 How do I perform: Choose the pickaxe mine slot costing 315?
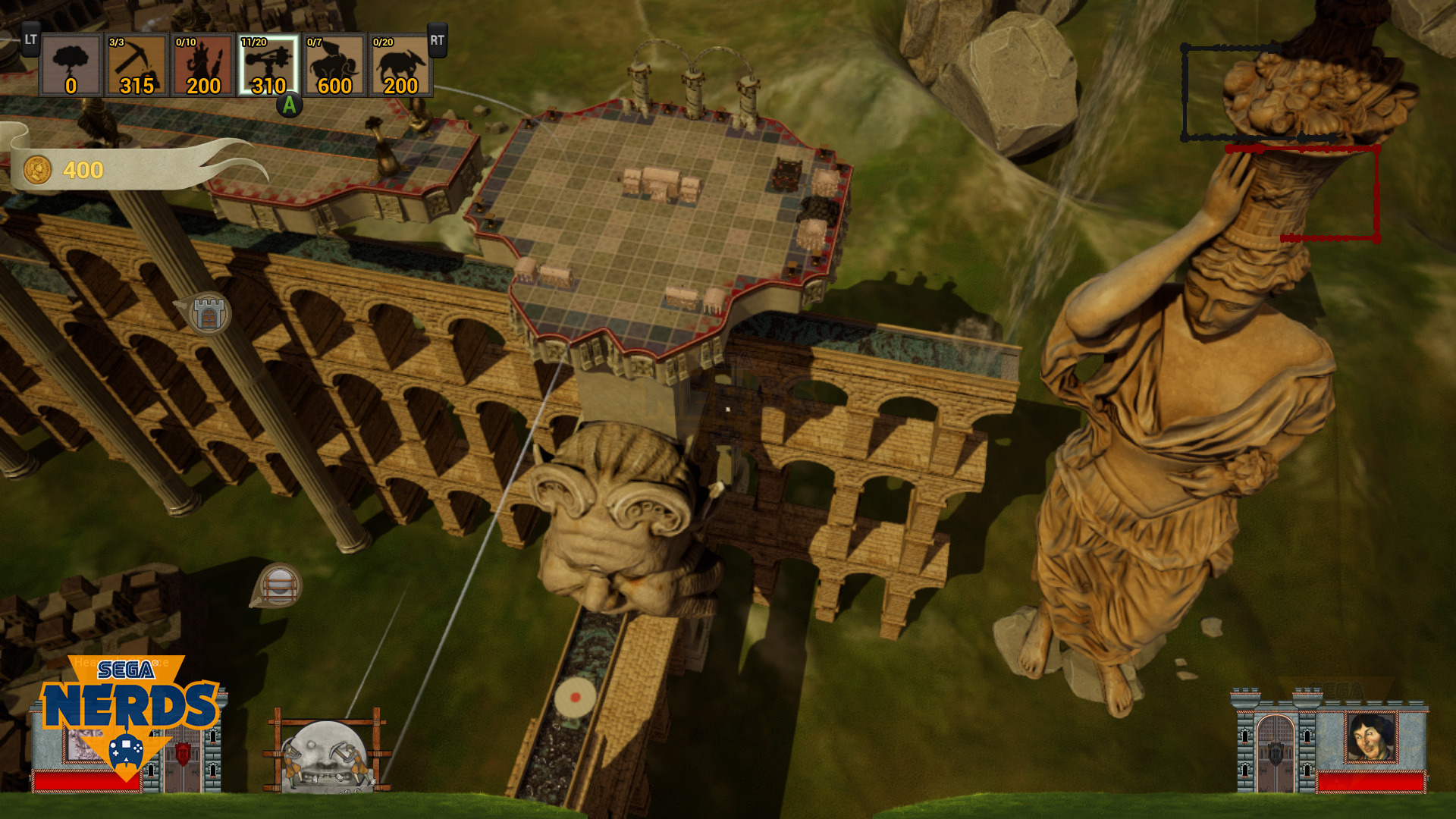tap(137, 65)
